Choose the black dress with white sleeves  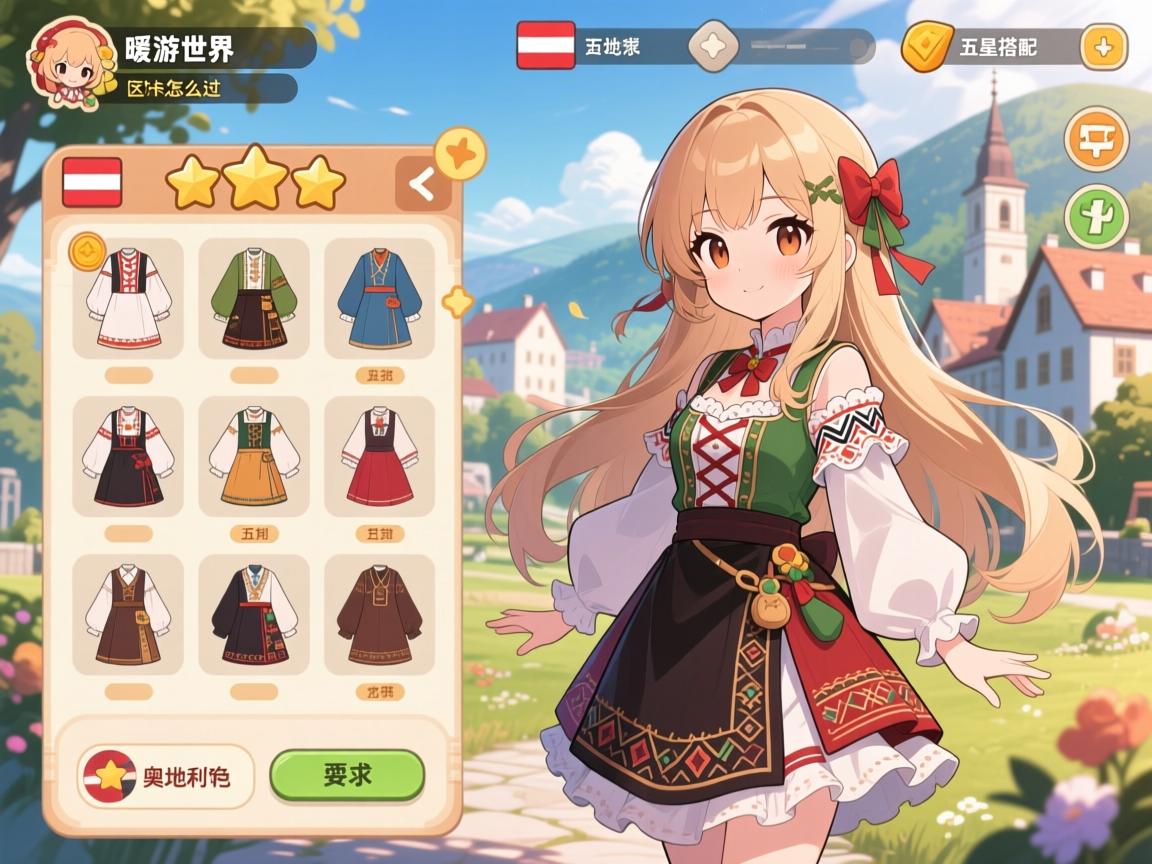point(254,614)
